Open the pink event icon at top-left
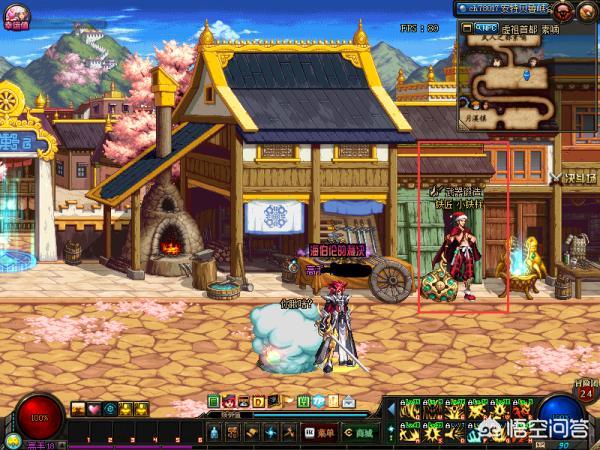Image resolution: width=600 pixels, height=450 pixels. [14, 13]
